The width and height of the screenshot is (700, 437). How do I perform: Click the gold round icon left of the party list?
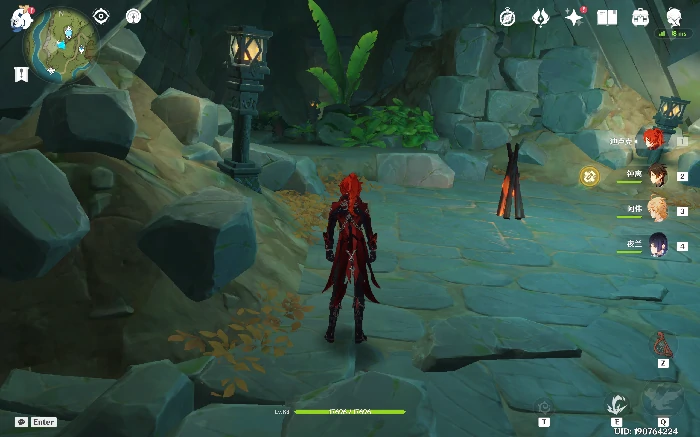point(590,176)
